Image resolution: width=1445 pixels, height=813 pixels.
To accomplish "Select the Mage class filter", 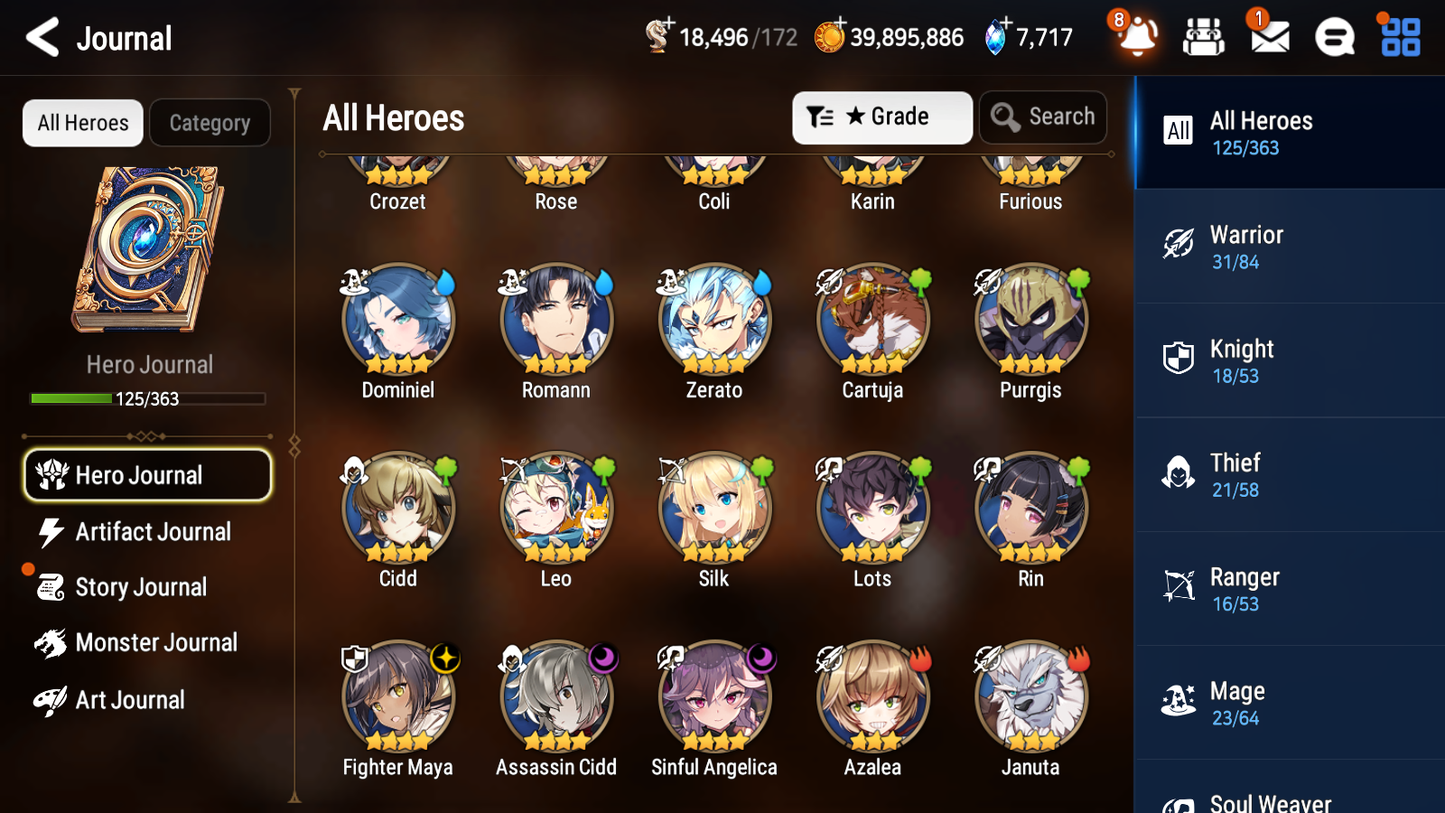I will [x=1289, y=702].
